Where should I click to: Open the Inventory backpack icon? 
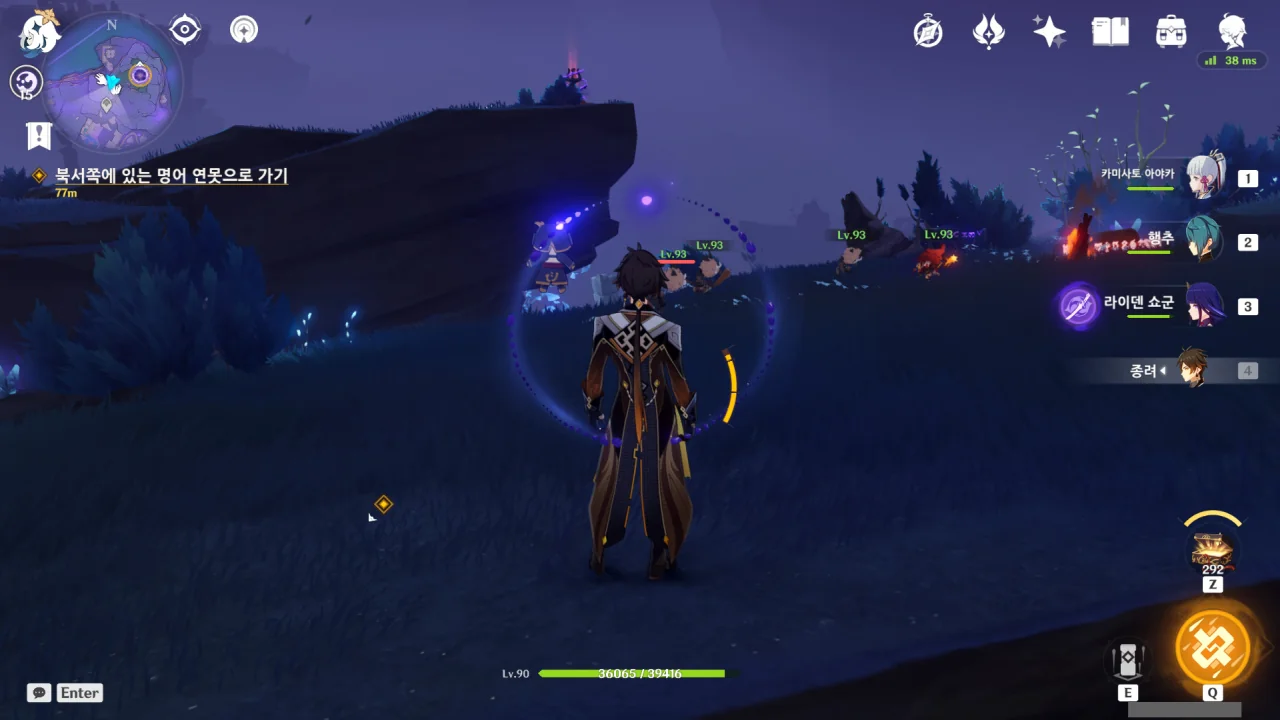[x=1170, y=32]
